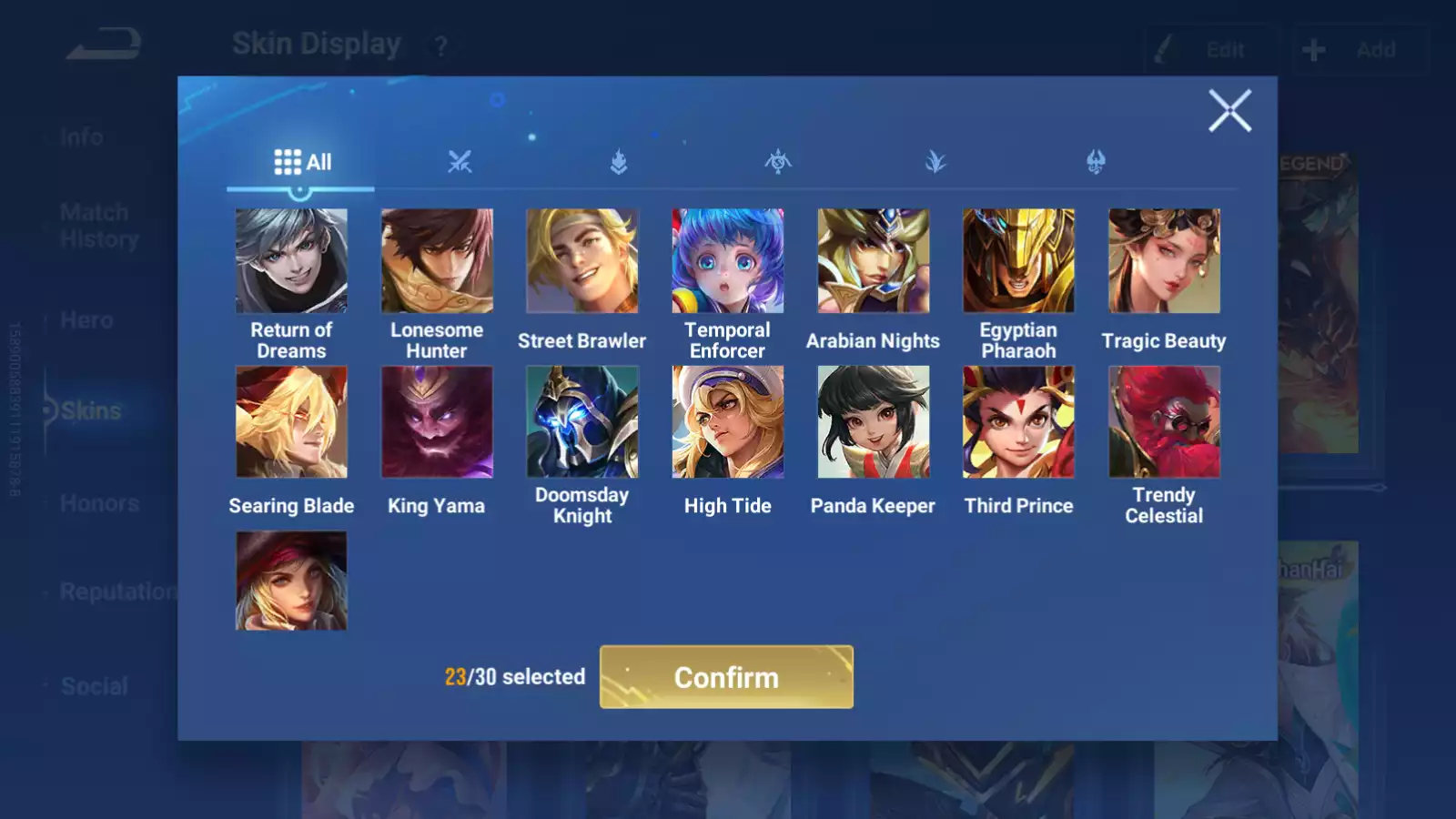Pick the Tragic Beauty skin
The height and width of the screenshot is (819, 1456).
1164,261
